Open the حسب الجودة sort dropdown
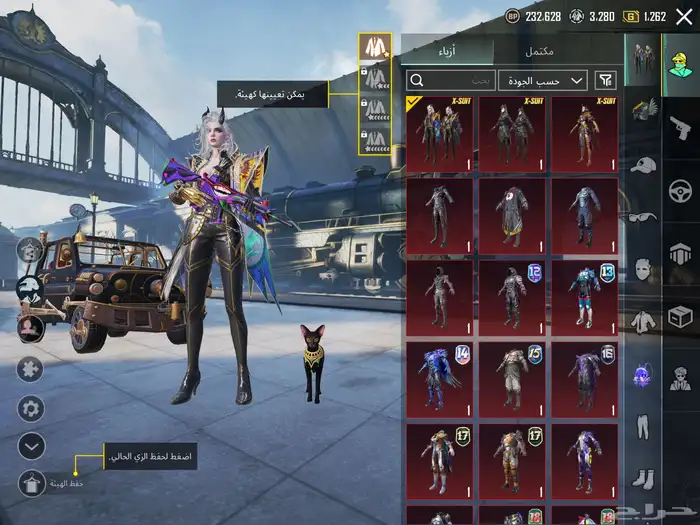The image size is (700, 525). (550, 80)
